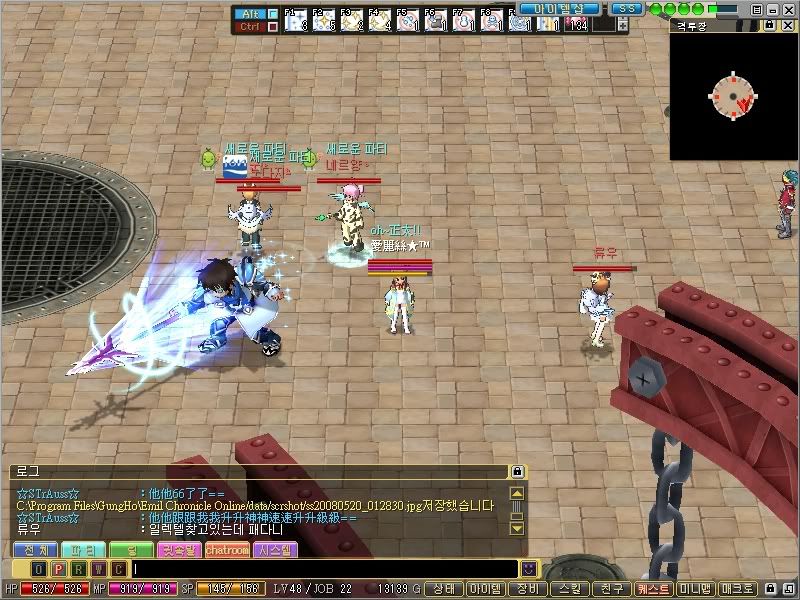Open the 장비 equipment window

[x=531, y=589]
